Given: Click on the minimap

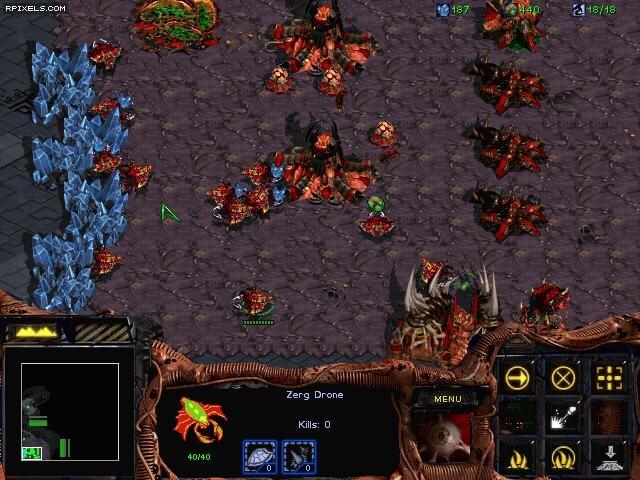Looking at the screenshot, I should [x=70, y=412].
